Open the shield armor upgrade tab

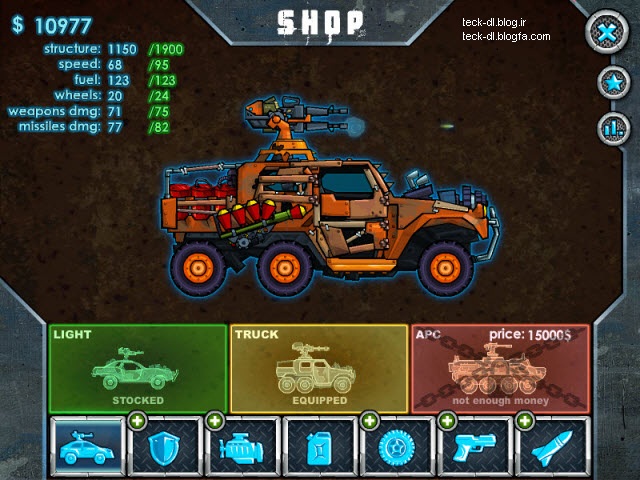(164, 446)
